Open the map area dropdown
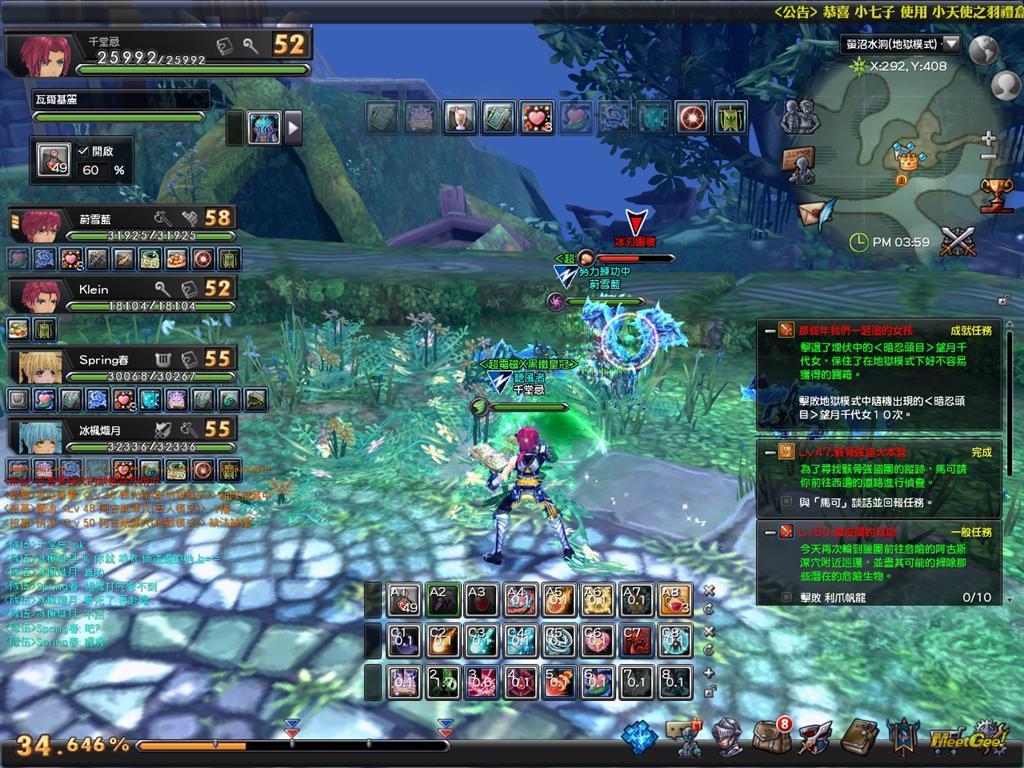 tap(951, 44)
